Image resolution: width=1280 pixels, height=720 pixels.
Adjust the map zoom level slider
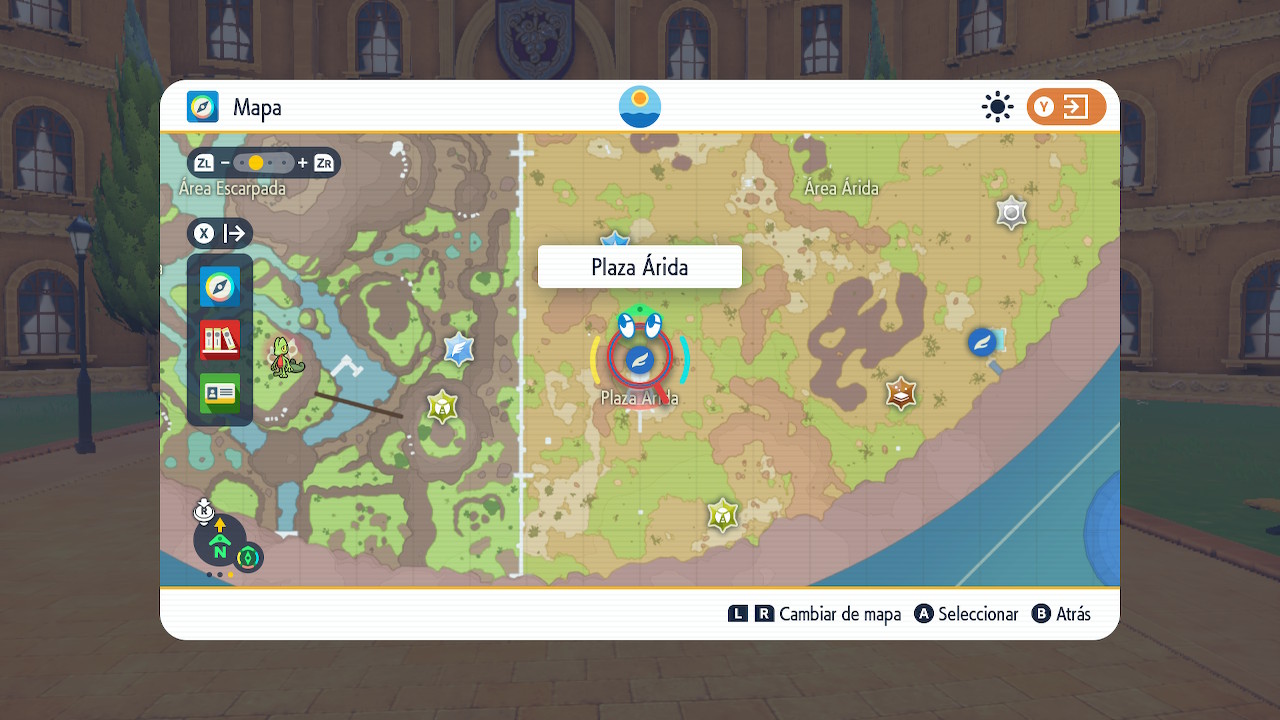click(264, 162)
